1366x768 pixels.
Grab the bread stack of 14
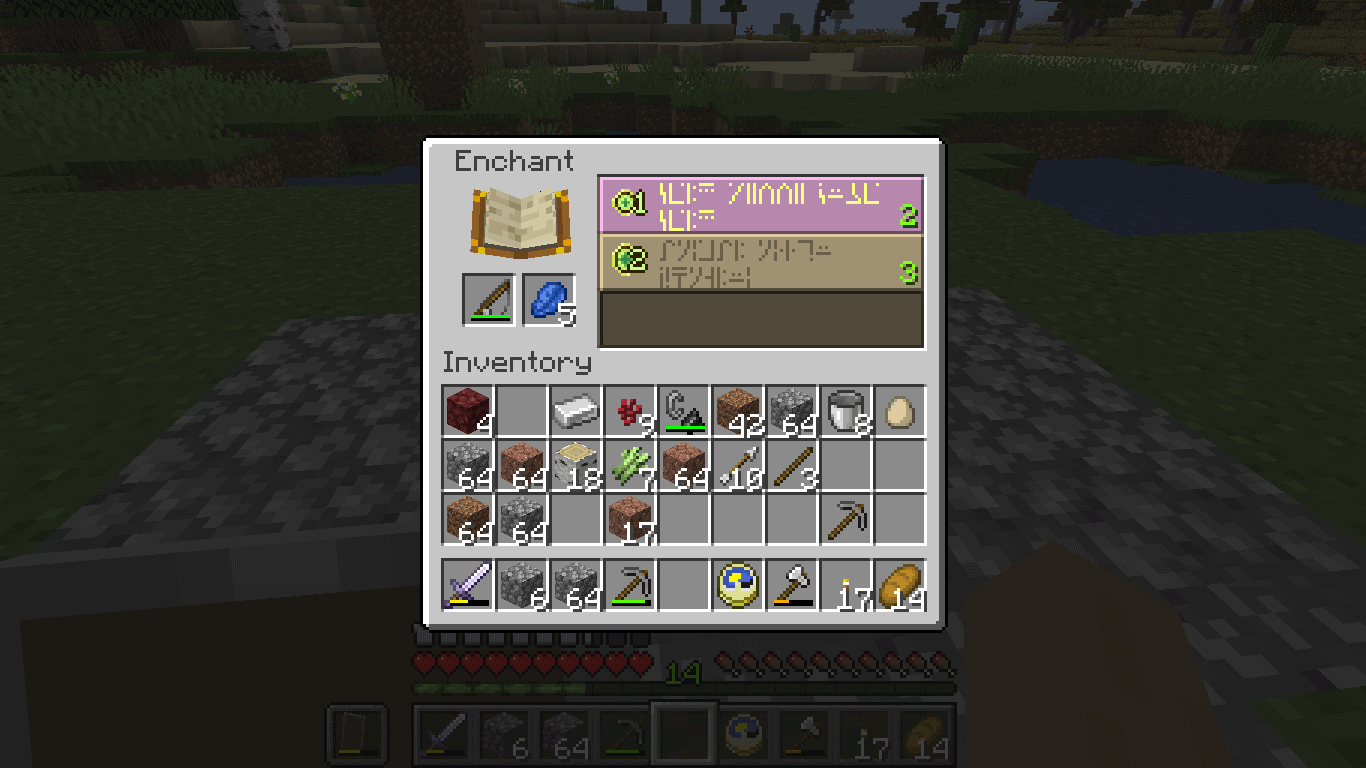899,583
